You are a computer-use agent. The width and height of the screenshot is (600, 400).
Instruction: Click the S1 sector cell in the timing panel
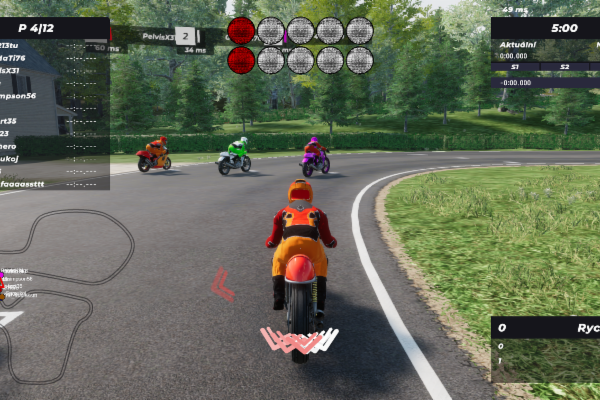pos(515,67)
